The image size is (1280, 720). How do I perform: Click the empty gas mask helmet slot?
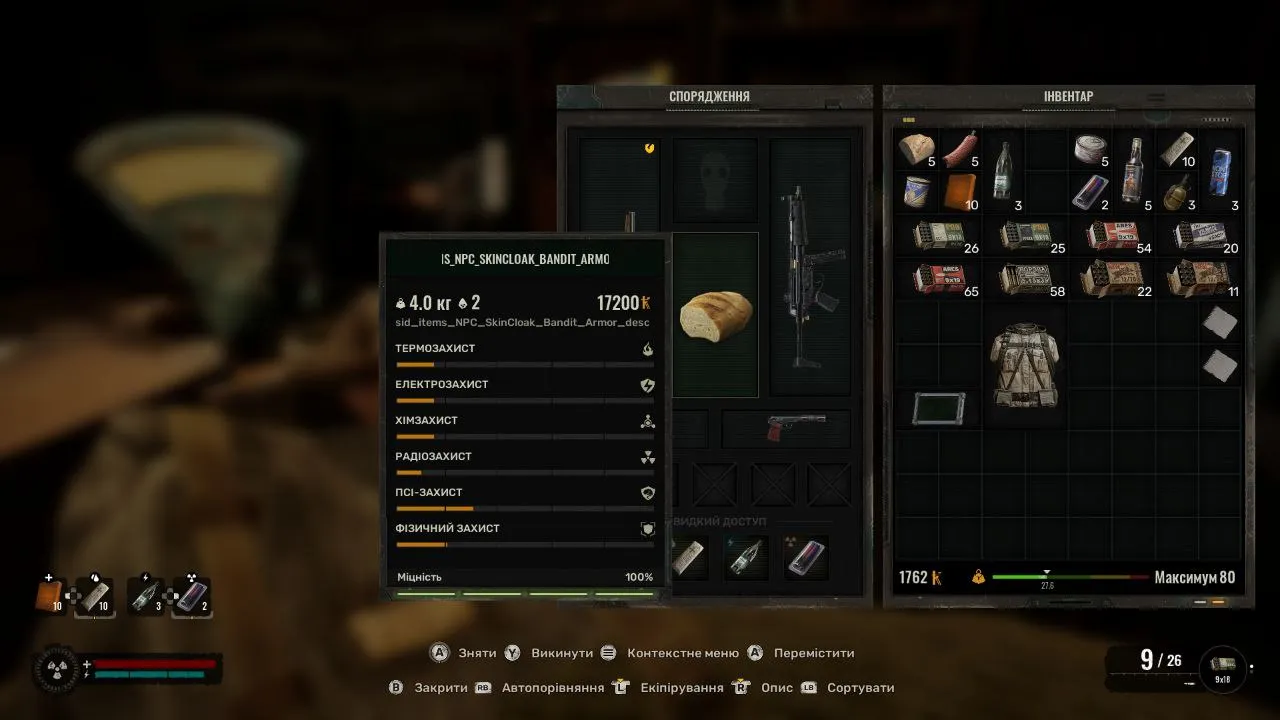[715, 180]
